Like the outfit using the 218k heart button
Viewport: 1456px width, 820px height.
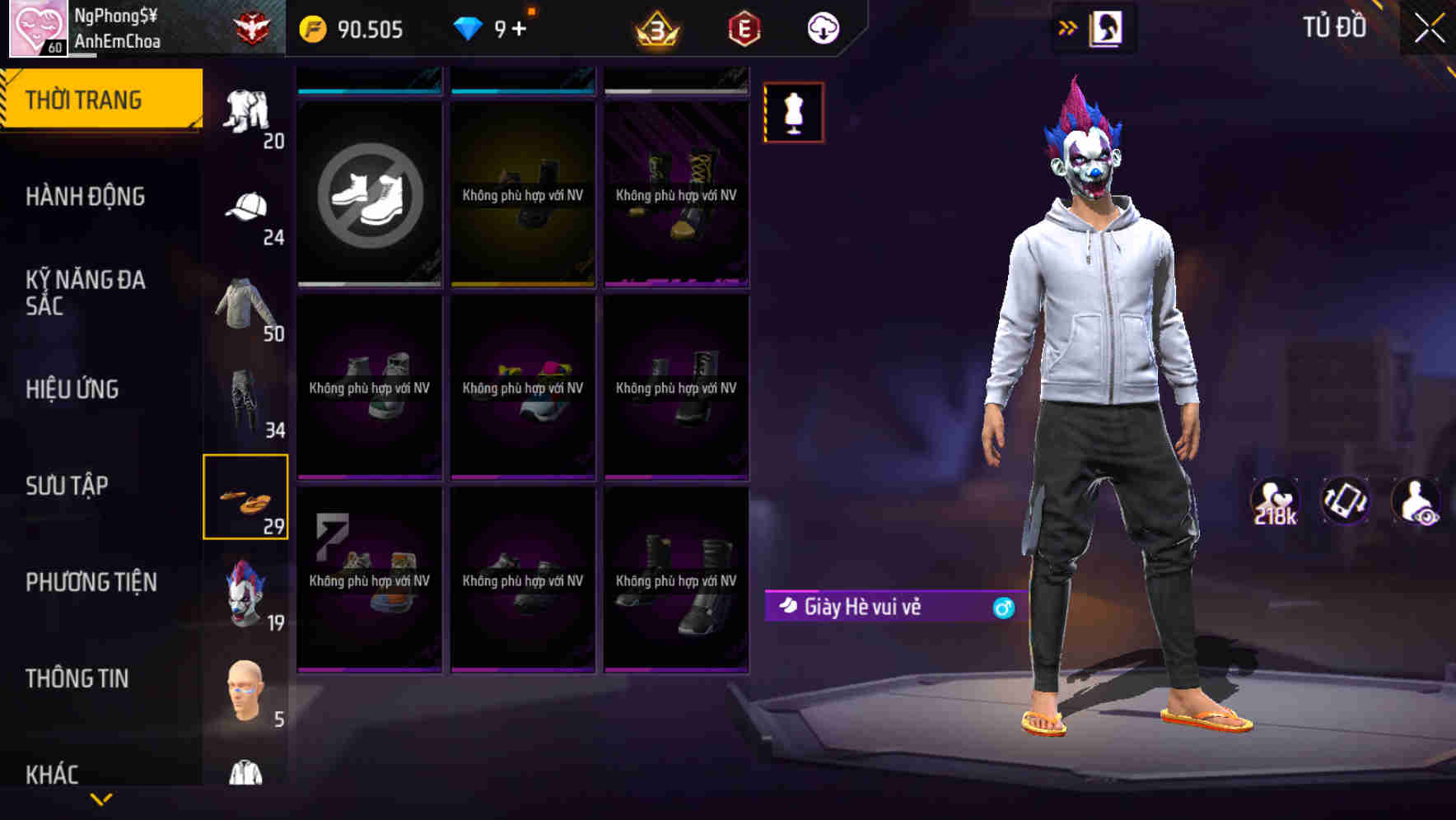[1275, 501]
